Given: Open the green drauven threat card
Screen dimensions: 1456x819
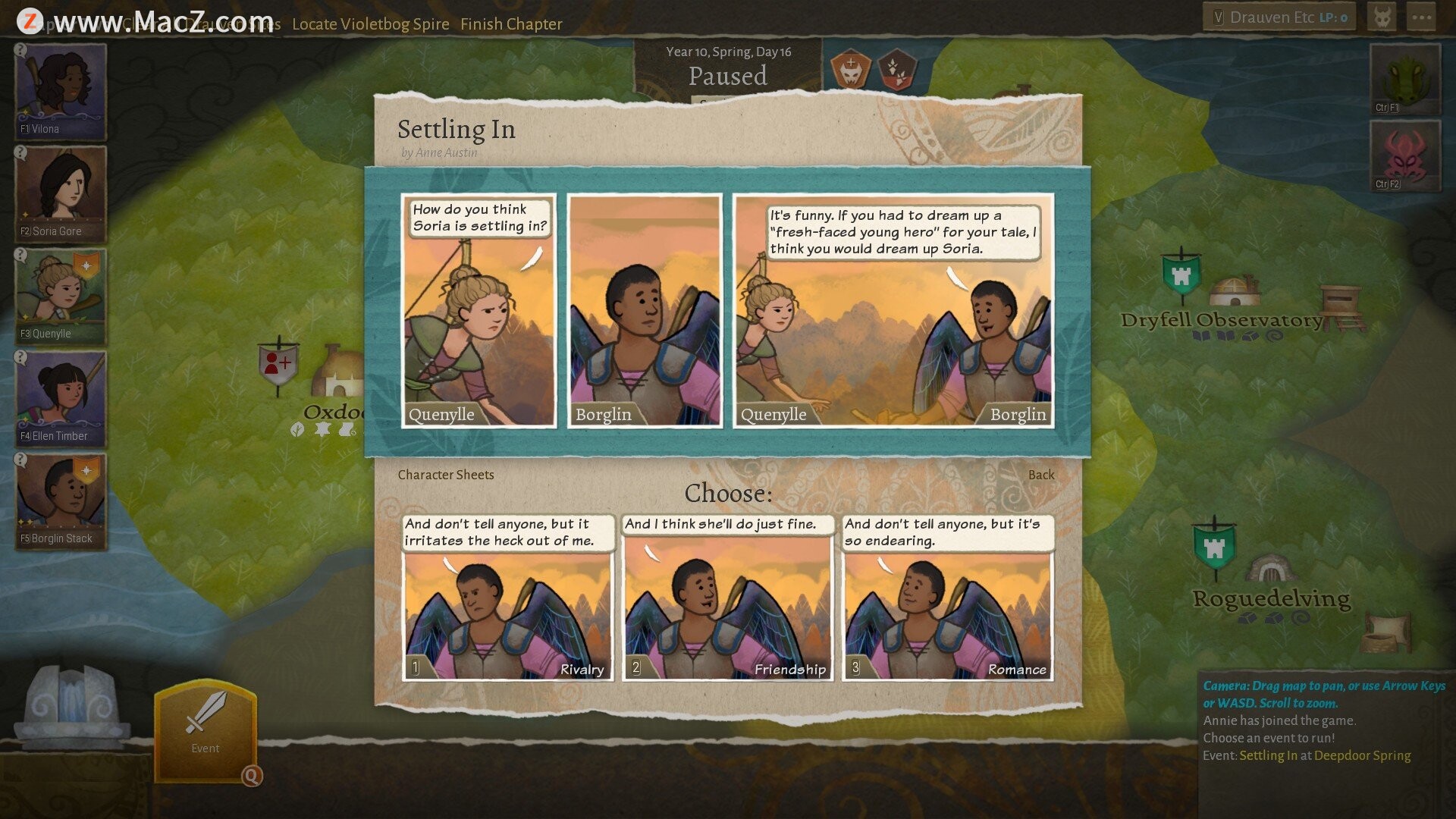Looking at the screenshot, I should point(1404,79).
